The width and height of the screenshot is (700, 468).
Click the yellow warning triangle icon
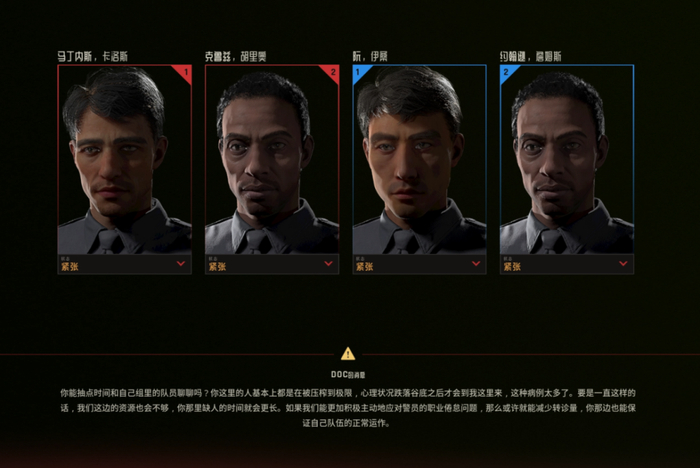(348, 353)
